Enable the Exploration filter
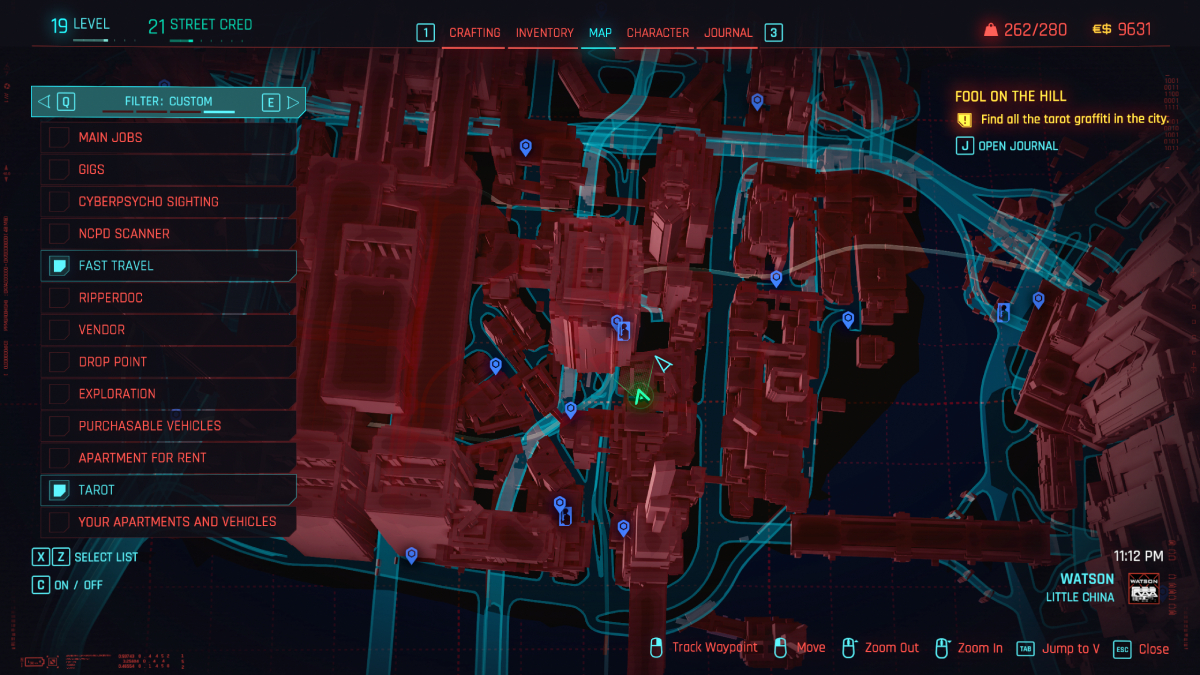 click(168, 393)
